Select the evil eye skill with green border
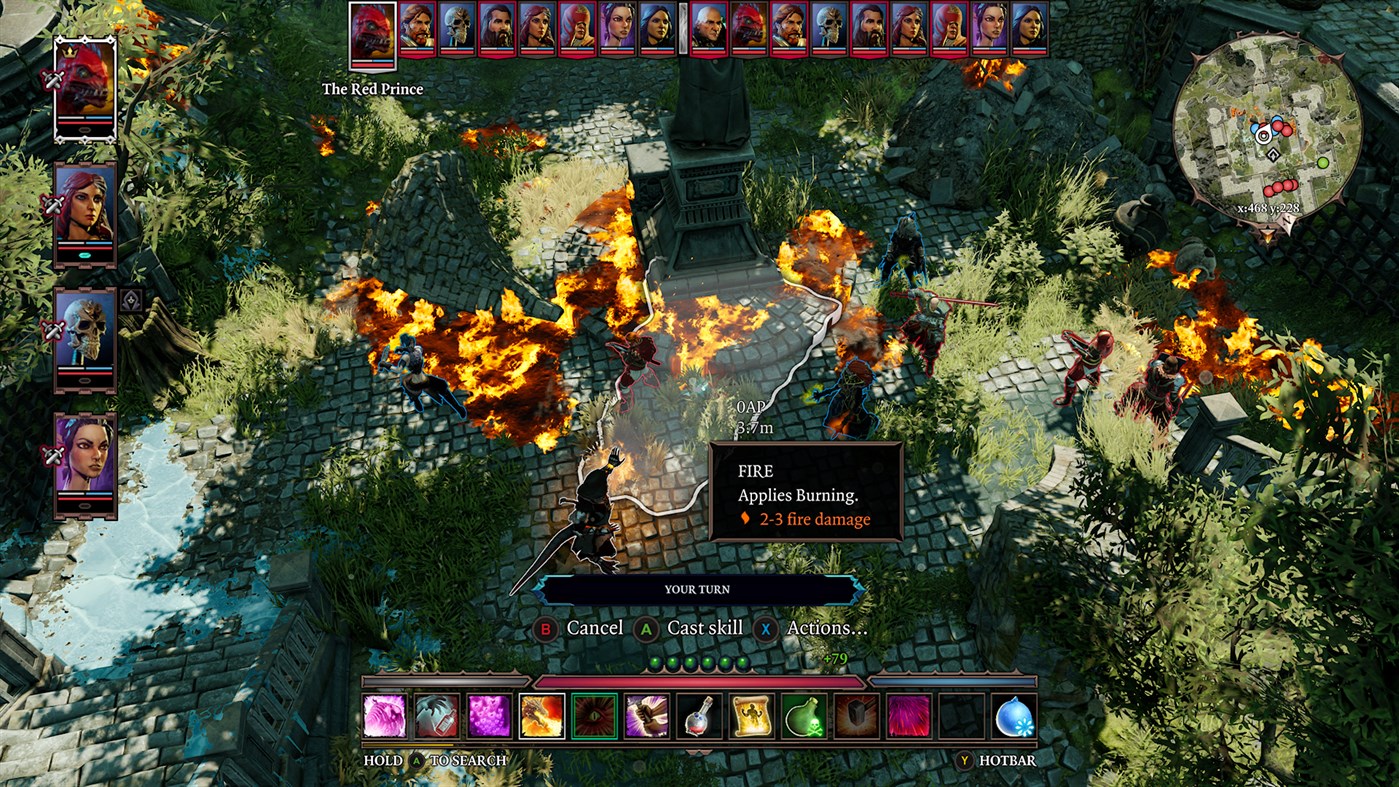 (597, 718)
